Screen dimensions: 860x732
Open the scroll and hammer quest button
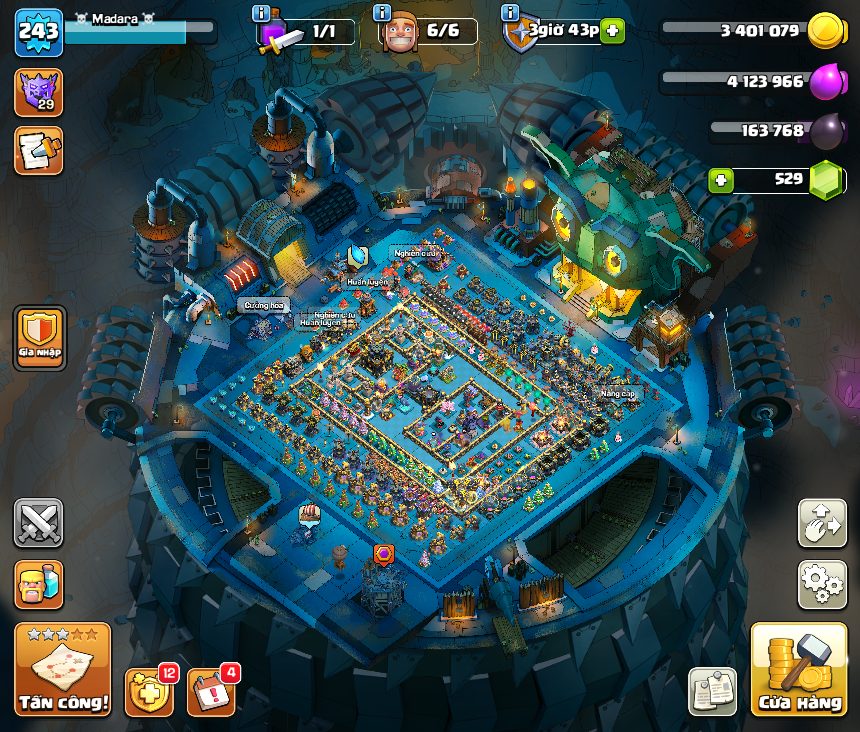[38, 150]
